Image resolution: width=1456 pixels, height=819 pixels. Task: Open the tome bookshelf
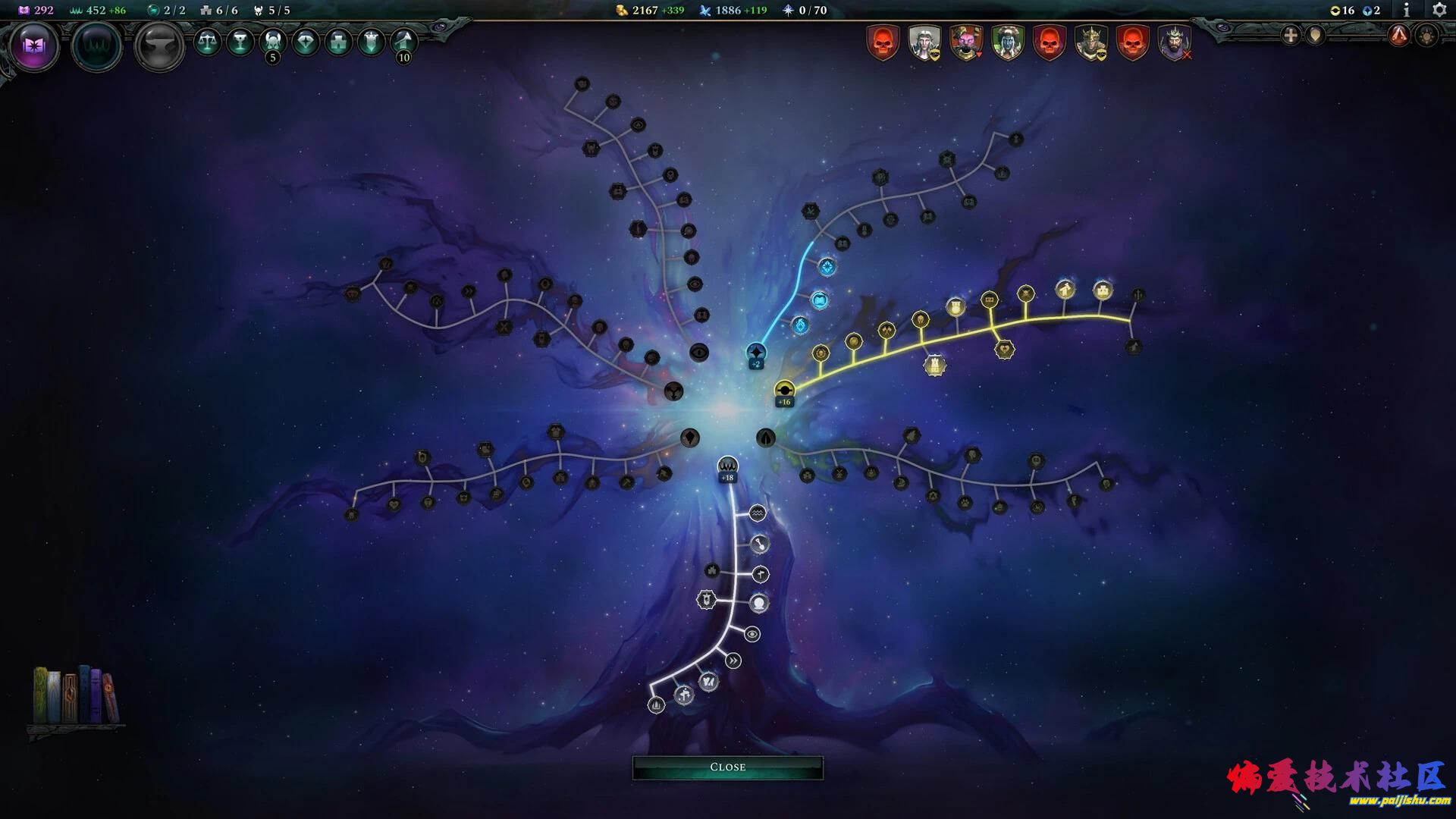click(x=76, y=695)
